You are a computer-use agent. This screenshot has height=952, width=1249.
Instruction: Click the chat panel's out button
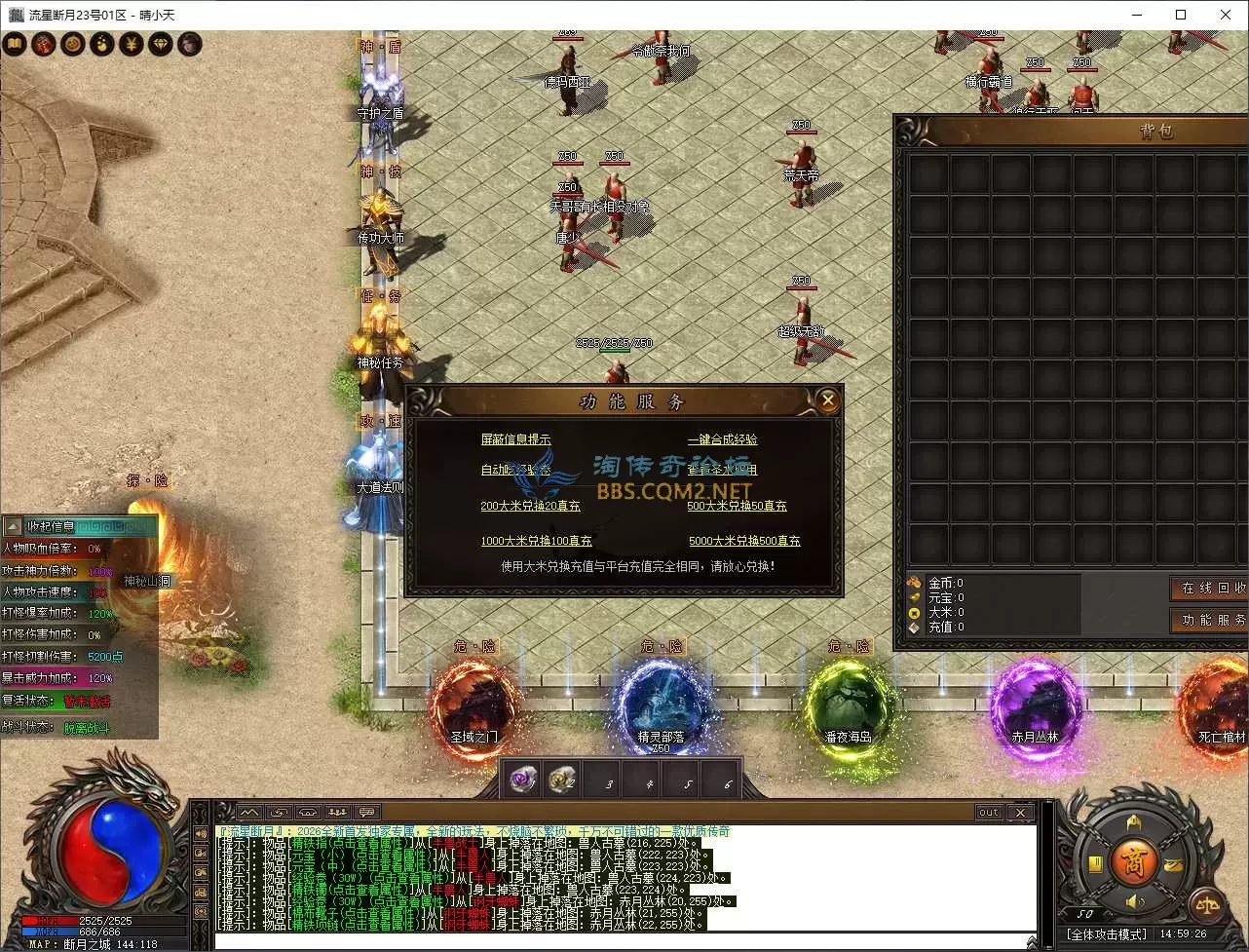(x=988, y=813)
